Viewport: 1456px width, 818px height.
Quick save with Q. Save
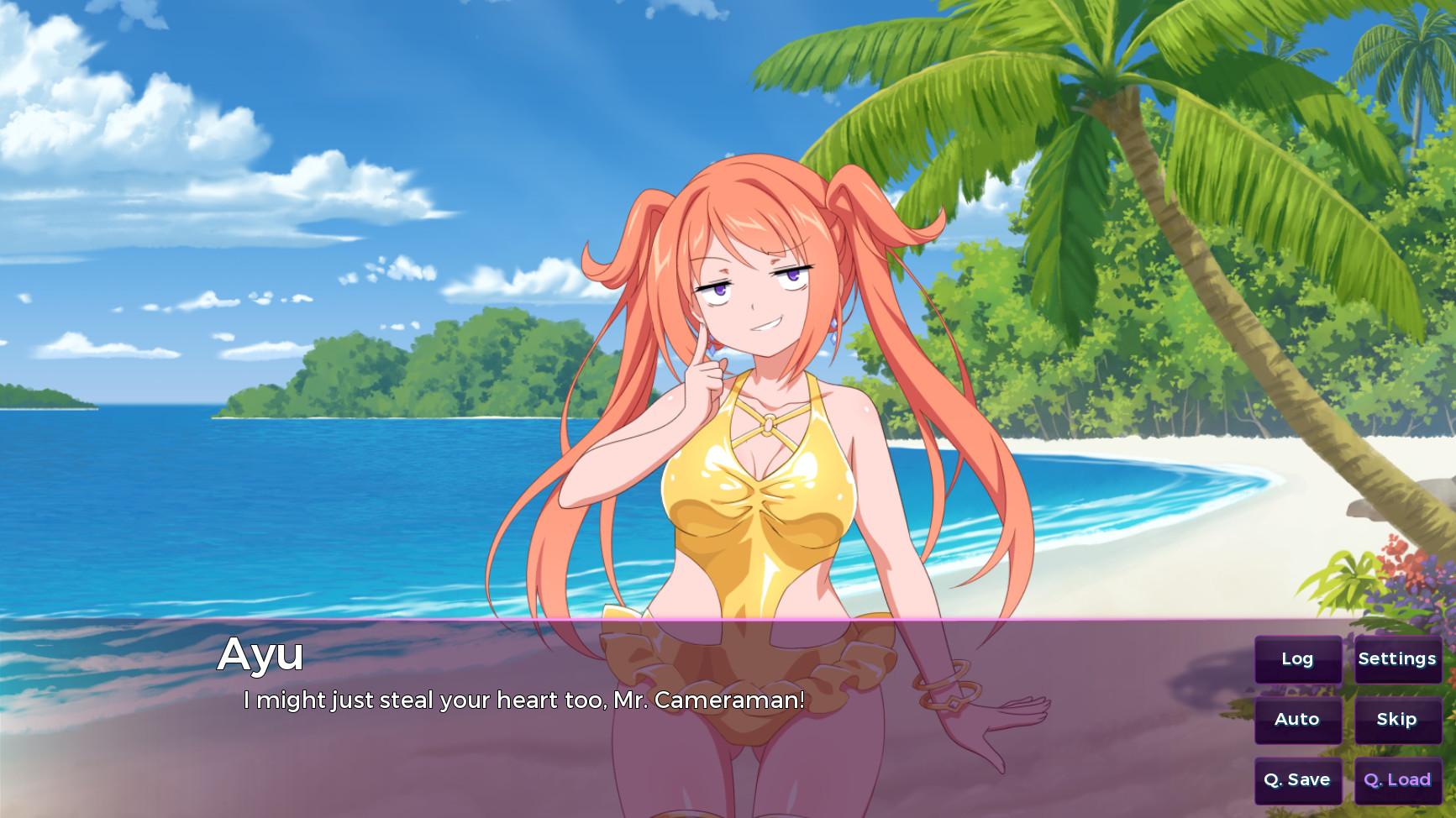[x=1297, y=780]
